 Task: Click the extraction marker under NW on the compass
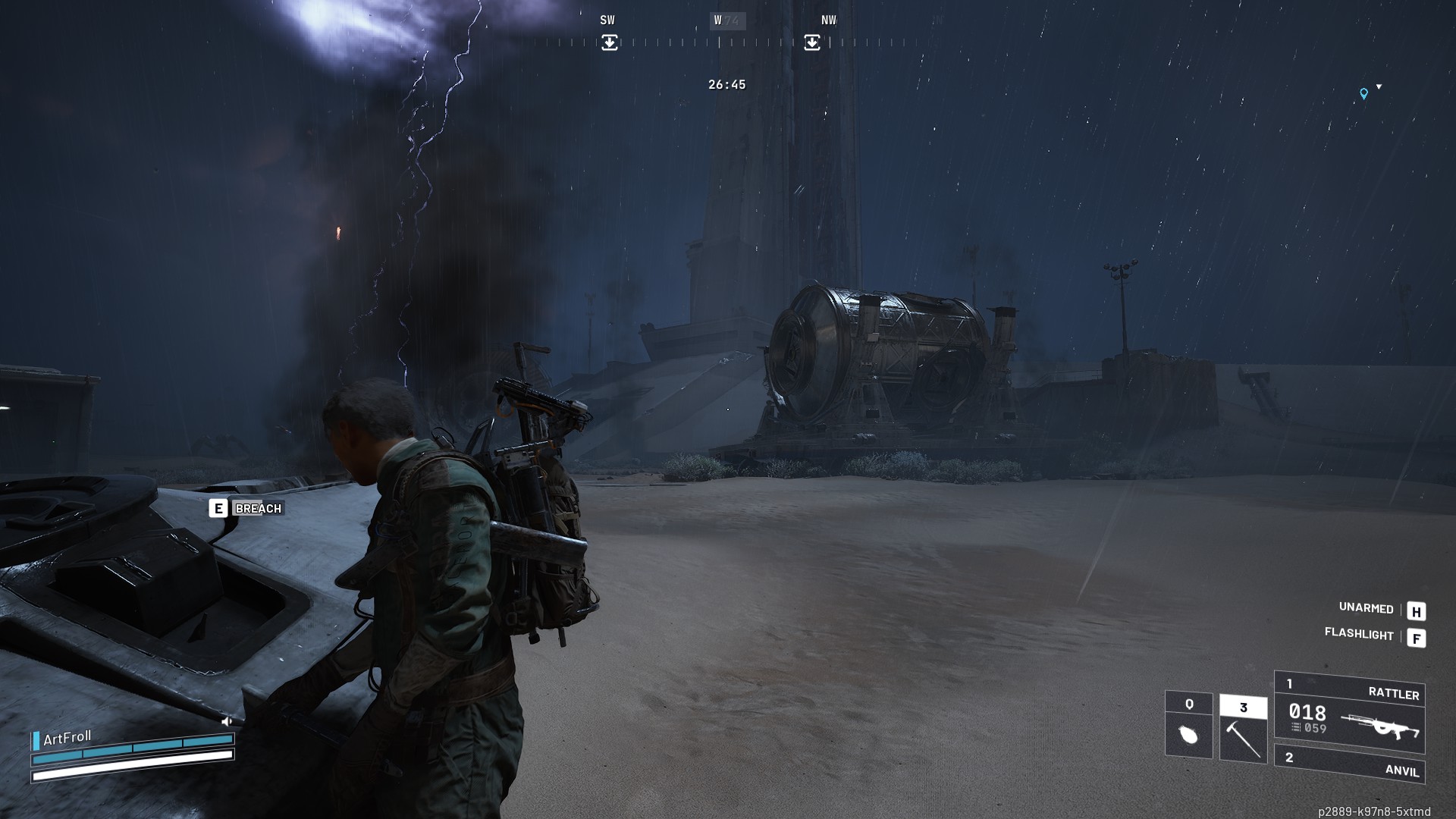[811, 42]
